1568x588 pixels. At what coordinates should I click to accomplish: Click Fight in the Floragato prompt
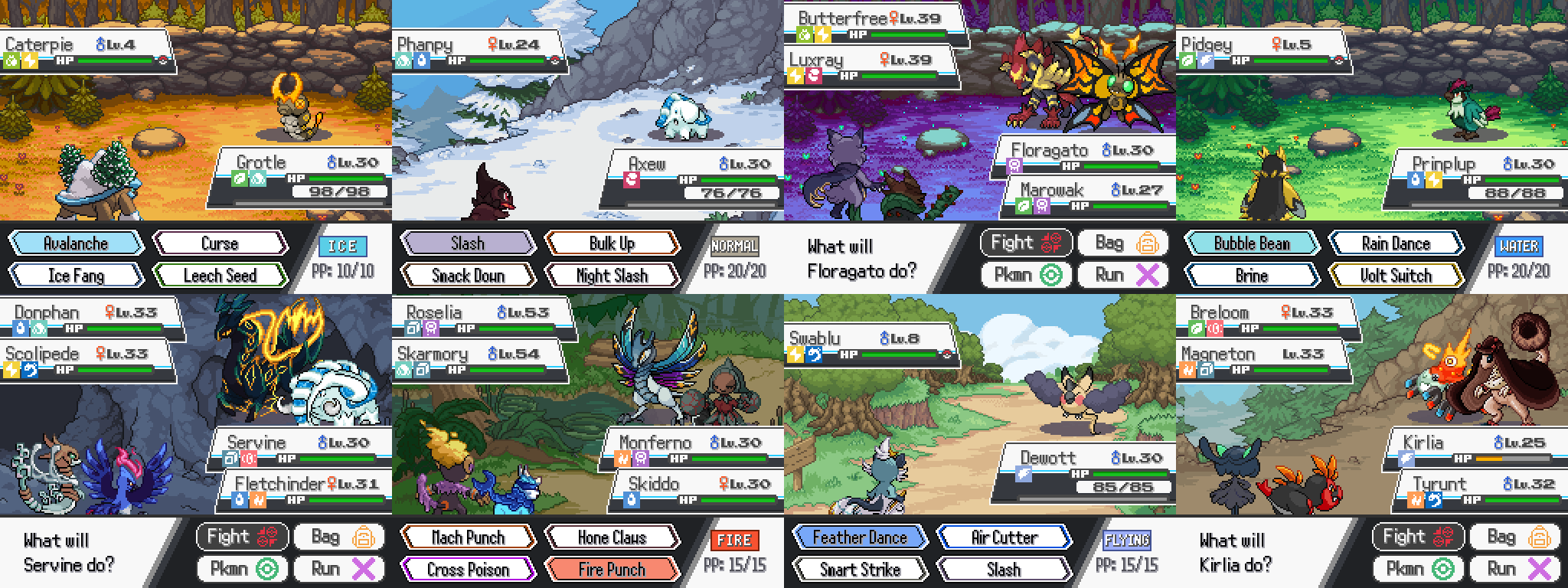[x=1026, y=243]
